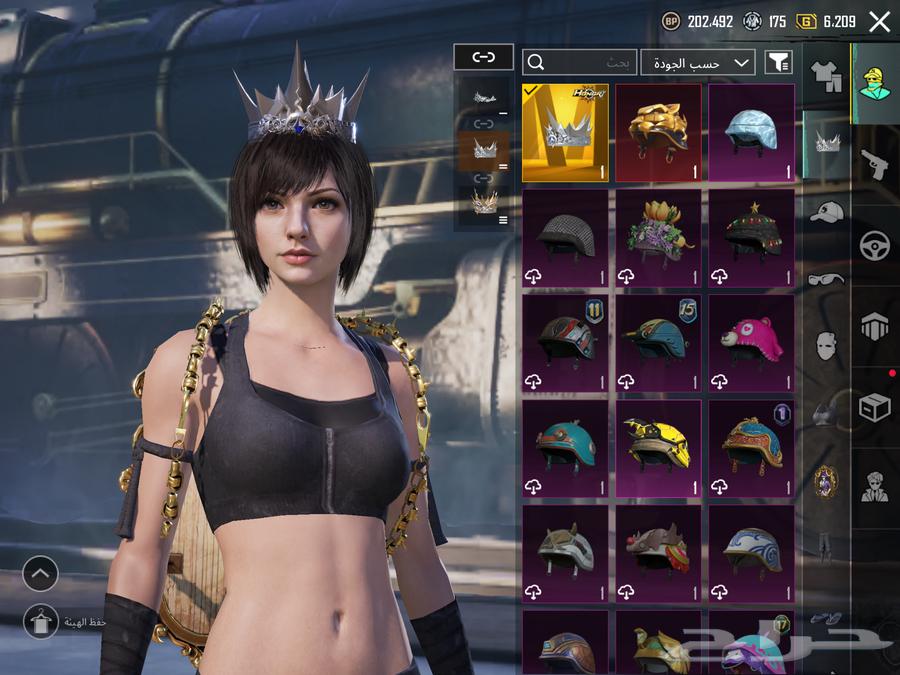
Task: Select the yellow bee-striped helmet
Action: coord(658,448)
